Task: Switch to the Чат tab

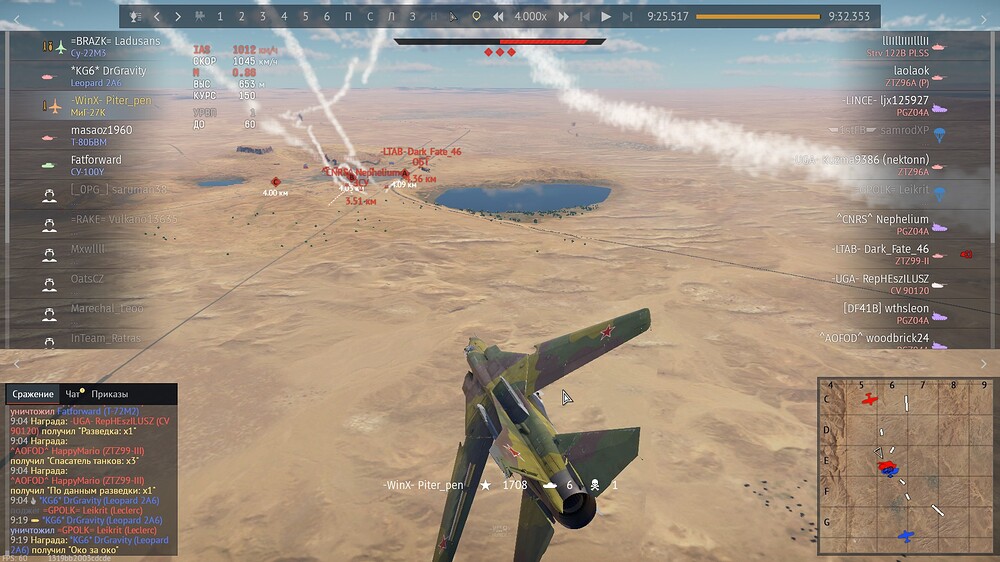Action: click(x=72, y=394)
